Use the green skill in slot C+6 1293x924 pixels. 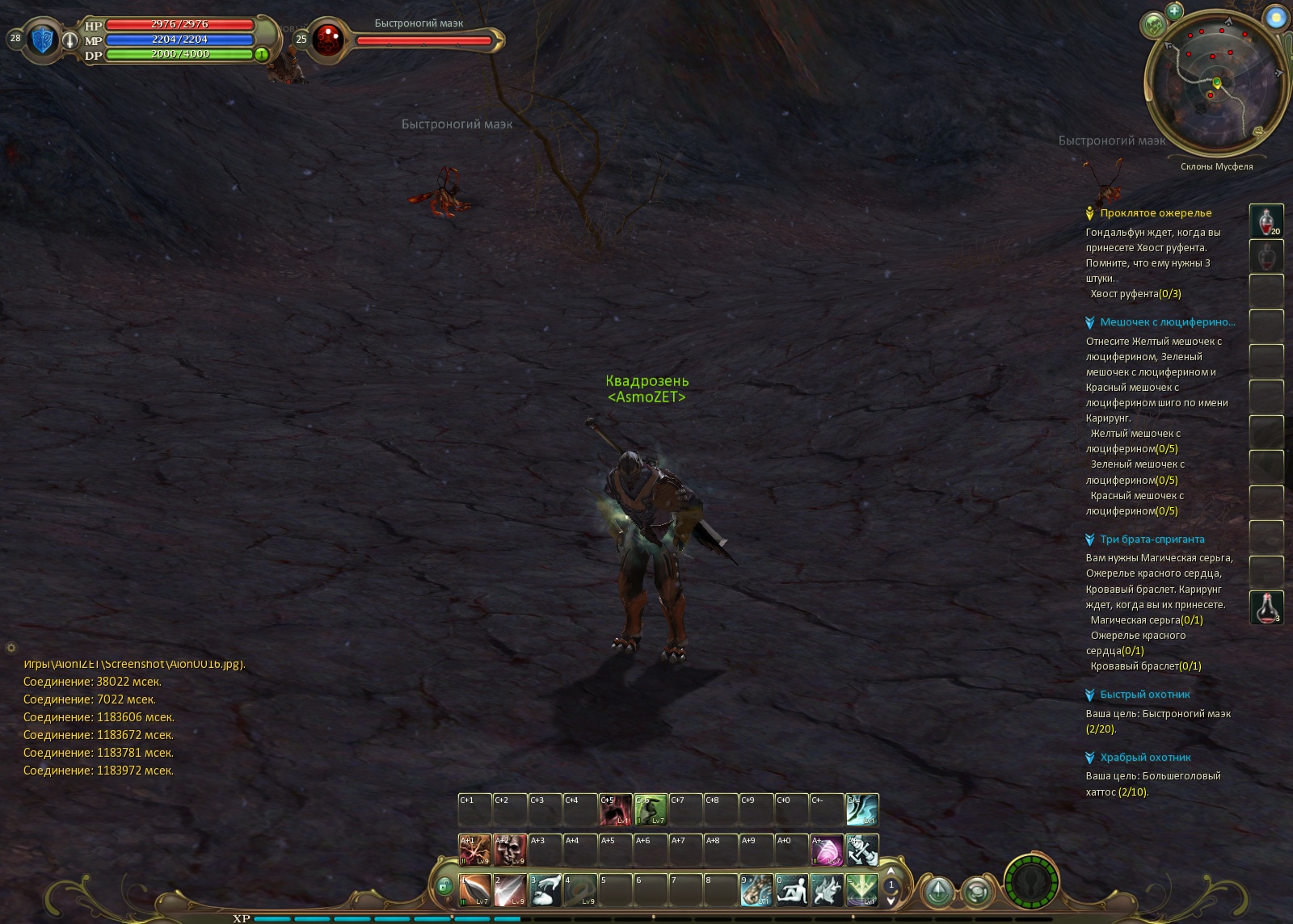[651, 809]
